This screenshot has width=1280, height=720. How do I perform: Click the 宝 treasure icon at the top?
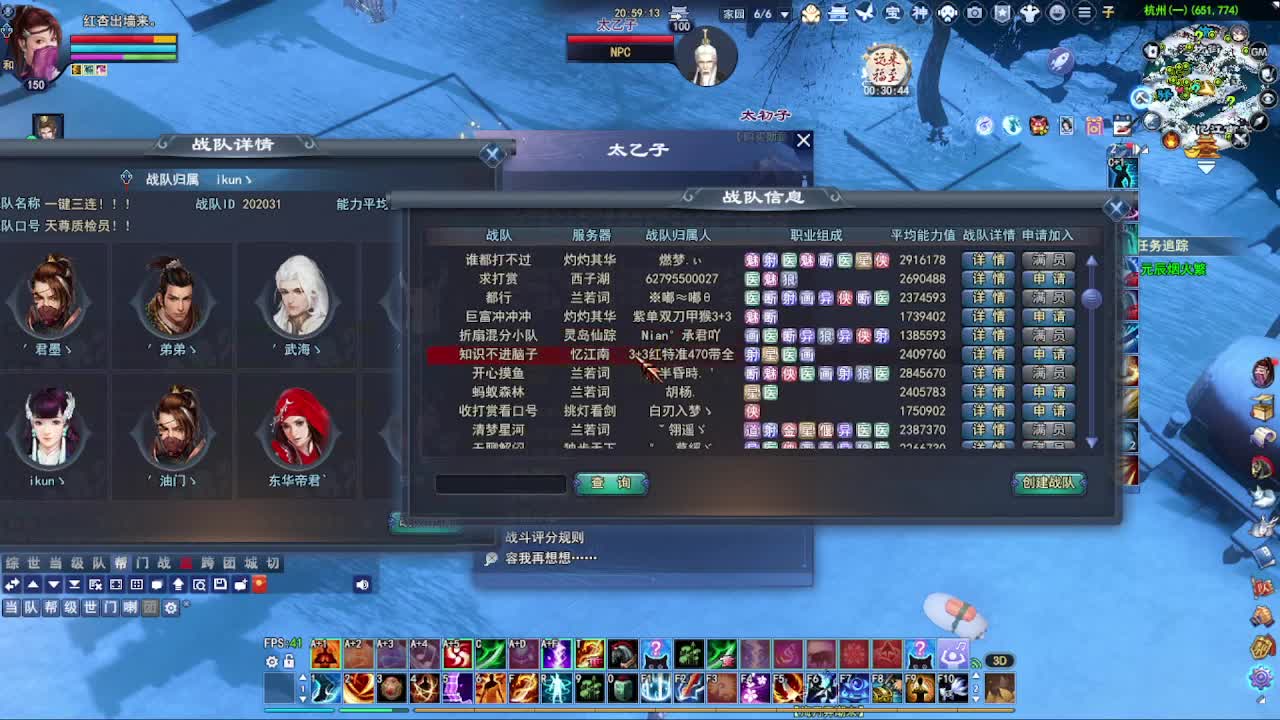click(x=893, y=13)
